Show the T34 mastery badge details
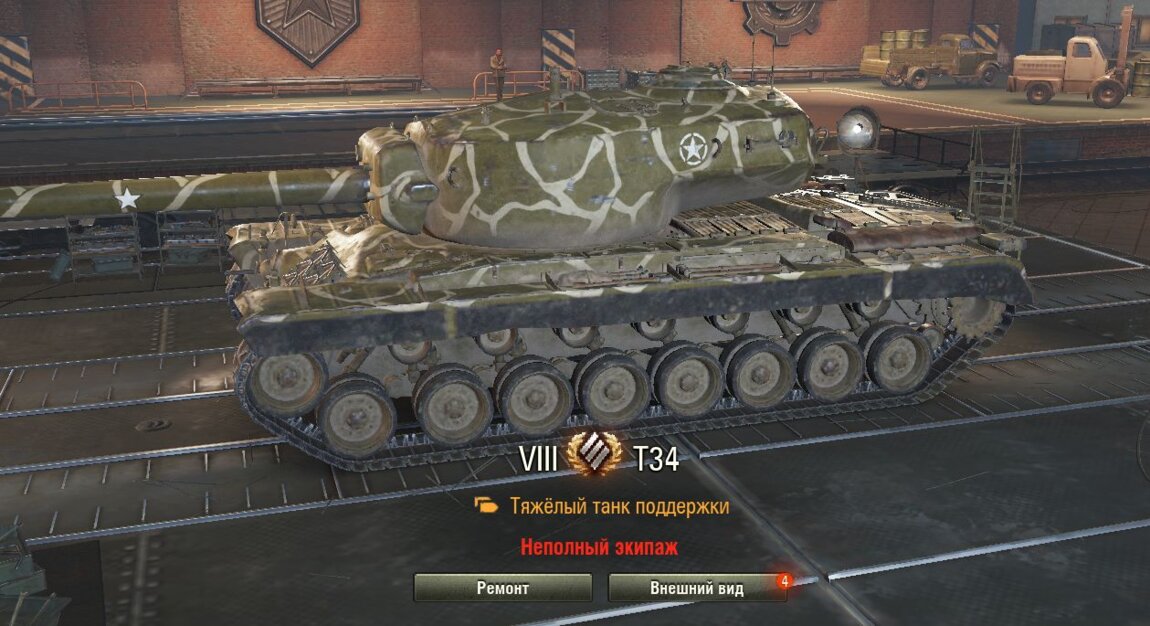 (594, 458)
